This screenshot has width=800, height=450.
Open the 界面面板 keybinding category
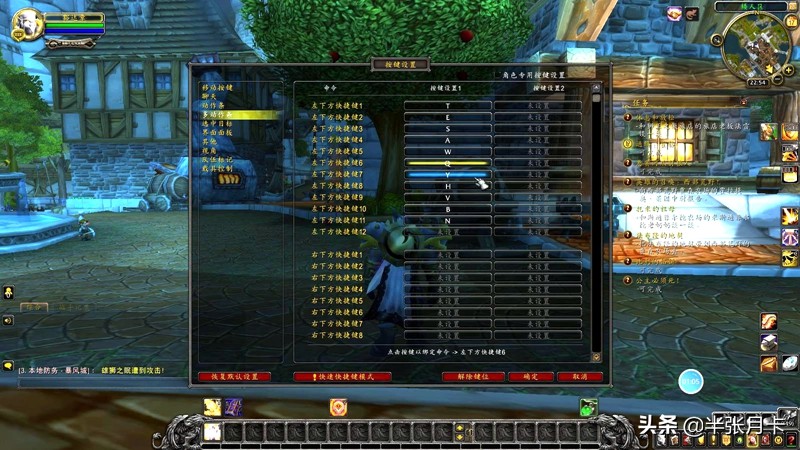pos(217,133)
